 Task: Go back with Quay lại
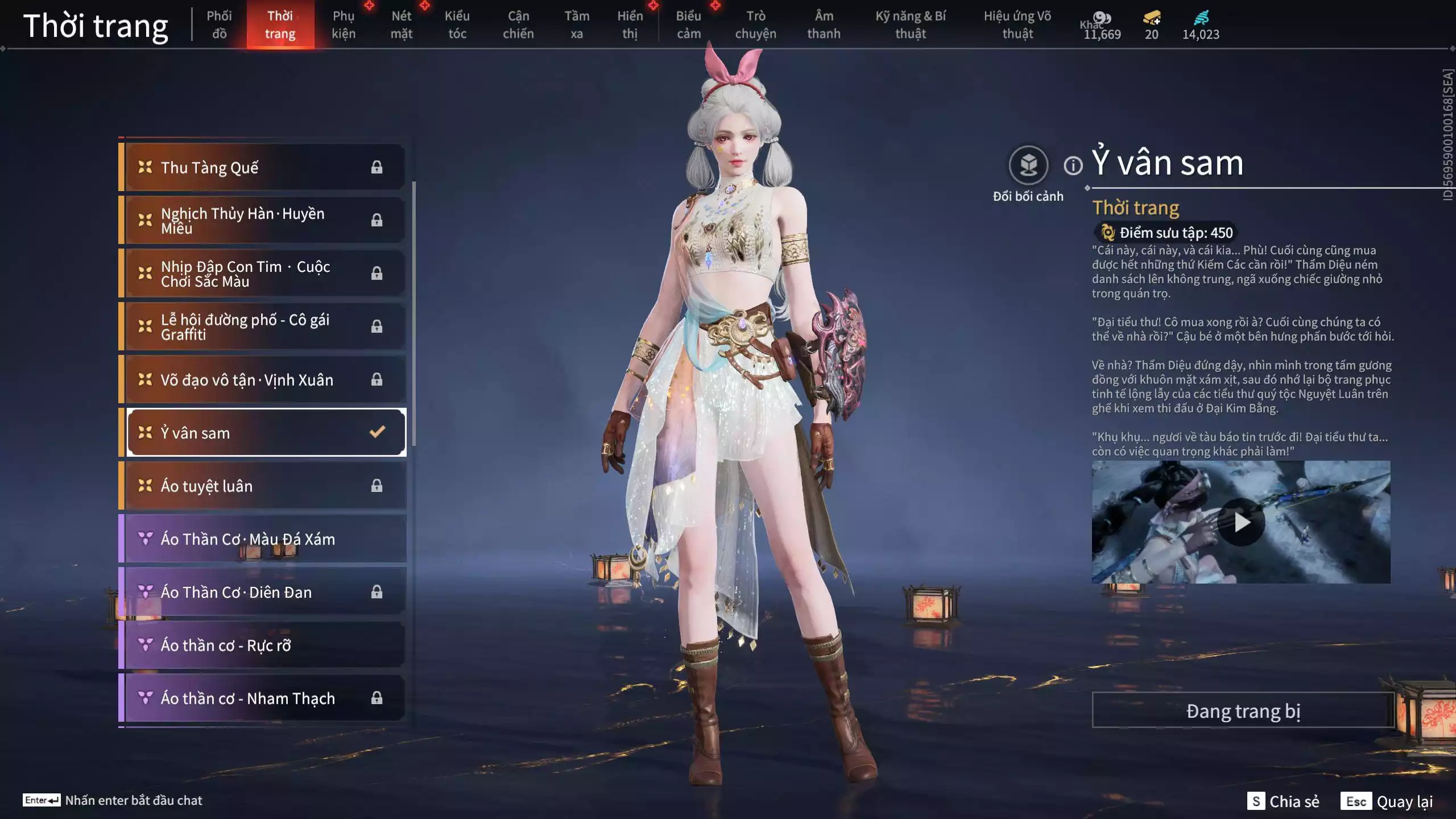click(x=1388, y=801)
